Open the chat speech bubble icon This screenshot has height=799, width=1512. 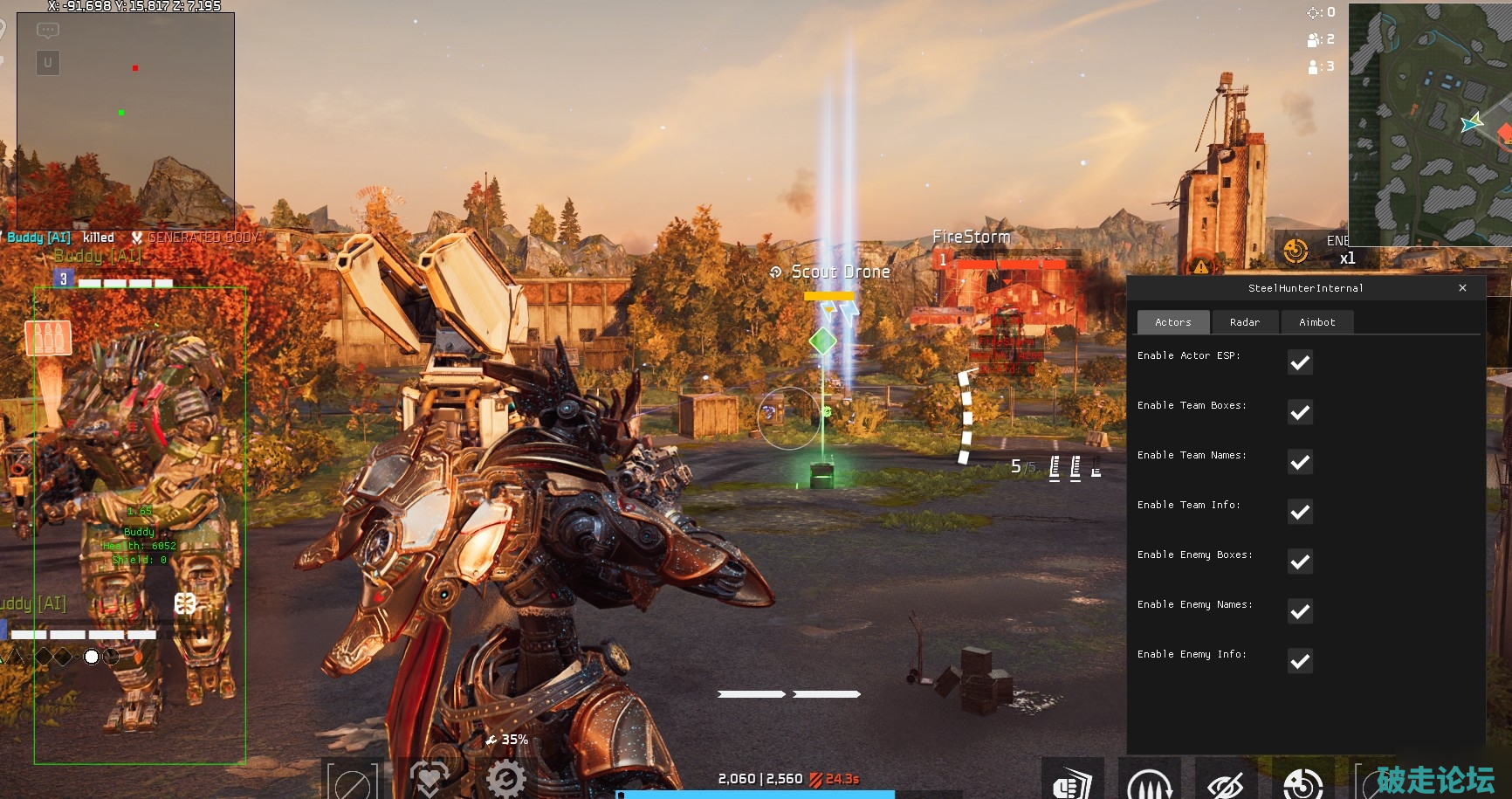pyautogui.click(x=48, y=31)
